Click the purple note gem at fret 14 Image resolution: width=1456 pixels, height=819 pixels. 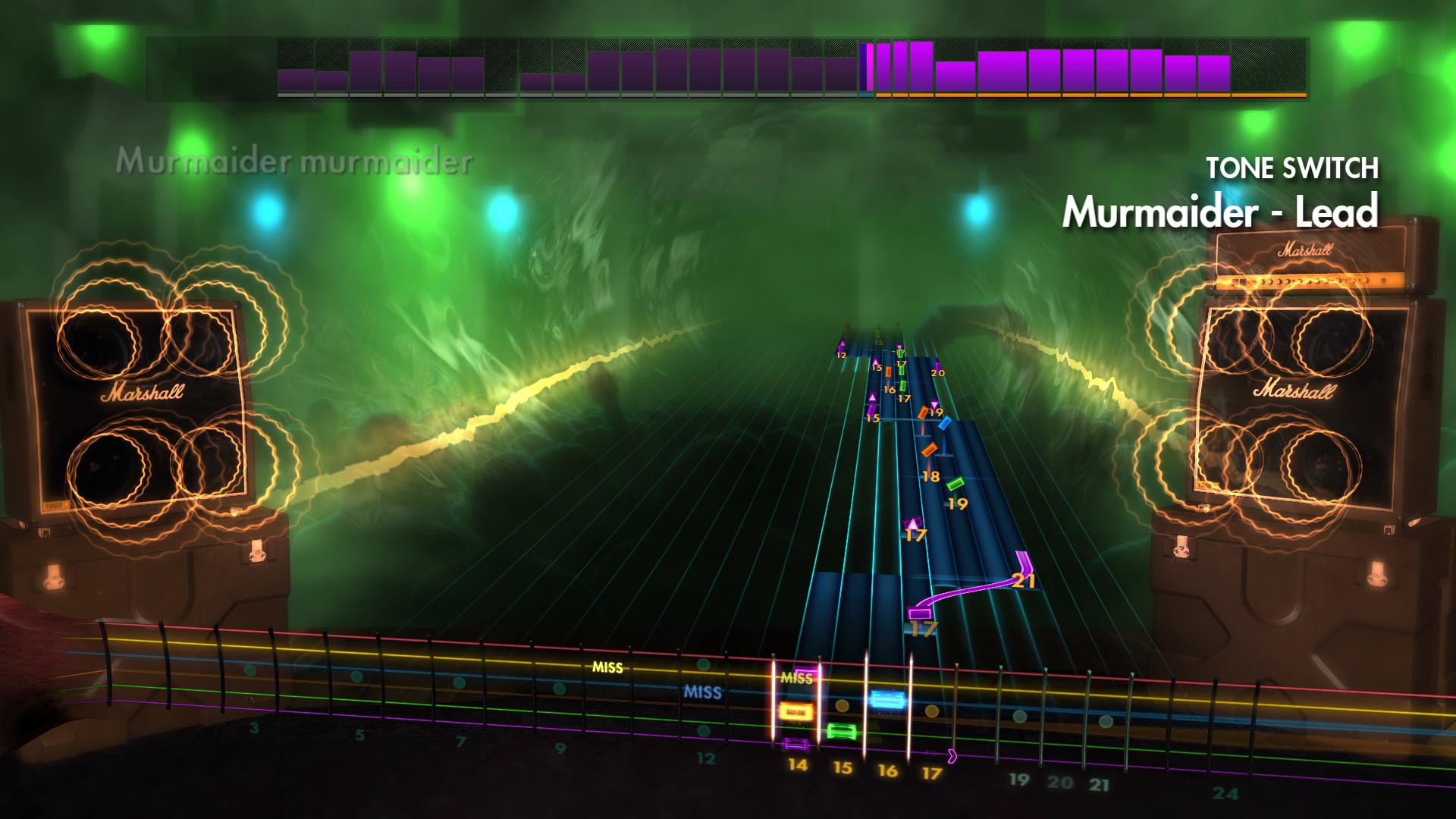click(795, 744)
